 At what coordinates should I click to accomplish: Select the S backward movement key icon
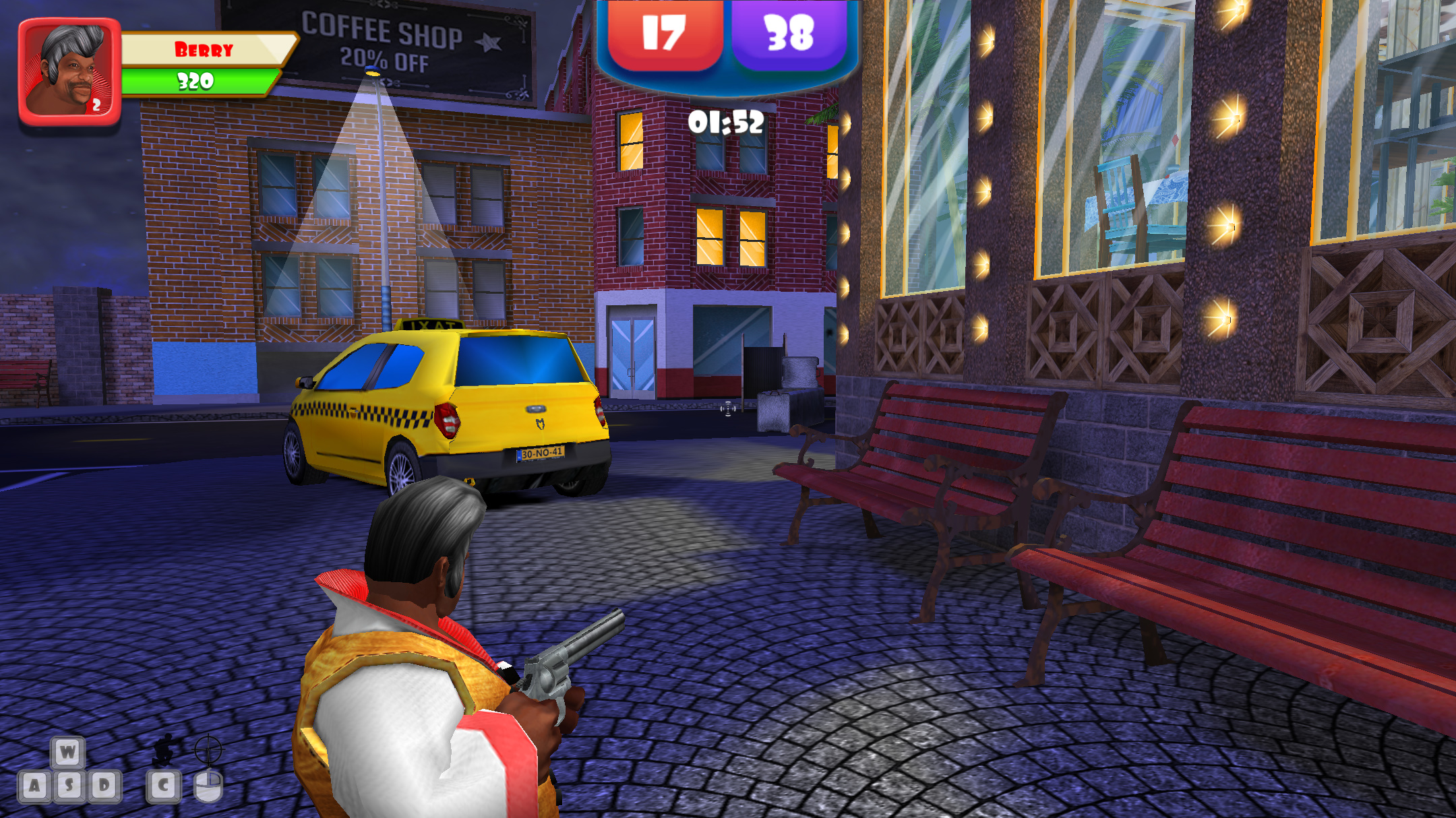pos(69,786)
